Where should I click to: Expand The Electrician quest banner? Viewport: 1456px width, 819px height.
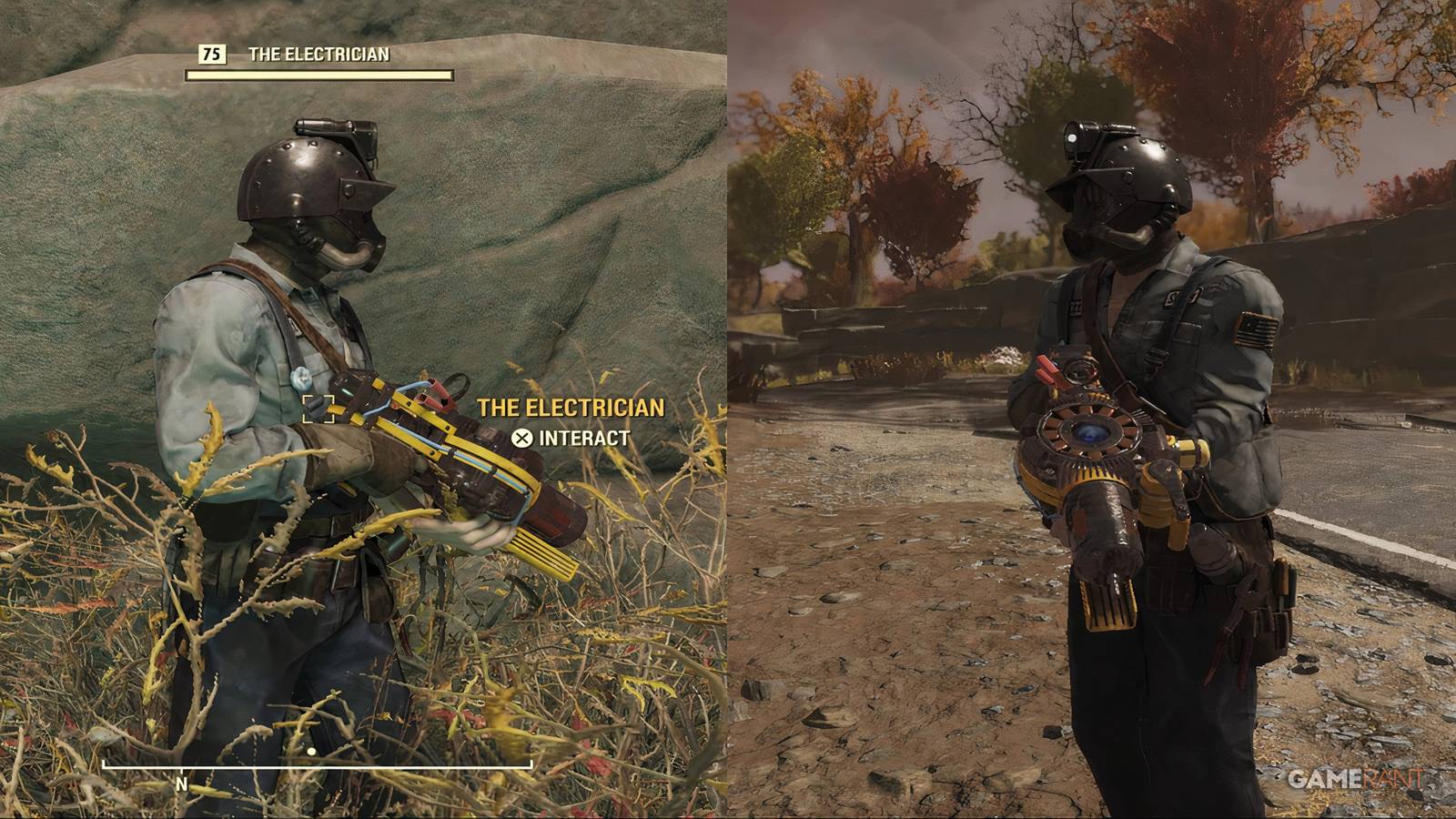[314, 55]
